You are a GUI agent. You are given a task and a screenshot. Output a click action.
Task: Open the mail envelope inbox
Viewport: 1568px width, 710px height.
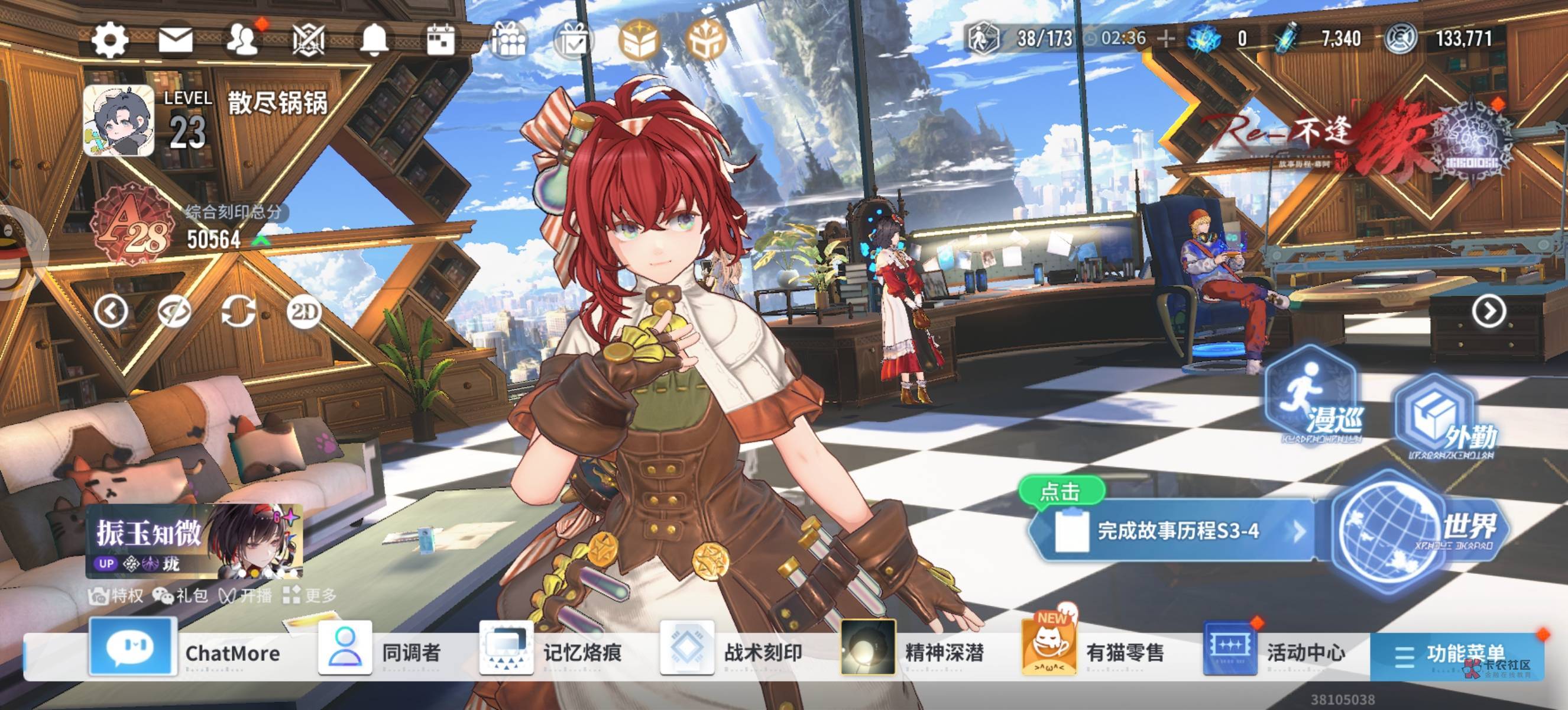coord(175,40)
